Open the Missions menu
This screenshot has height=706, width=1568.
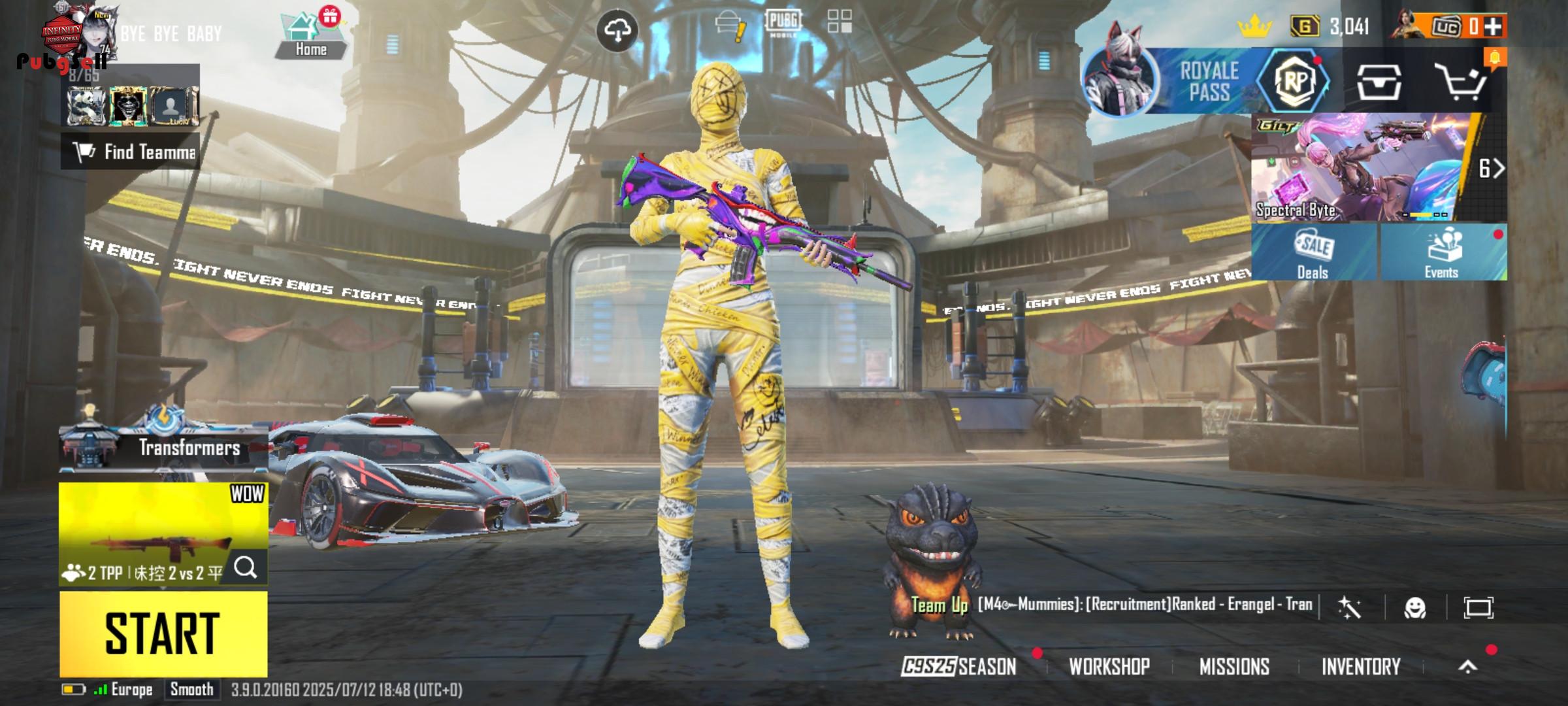(x=1234, y=666)
